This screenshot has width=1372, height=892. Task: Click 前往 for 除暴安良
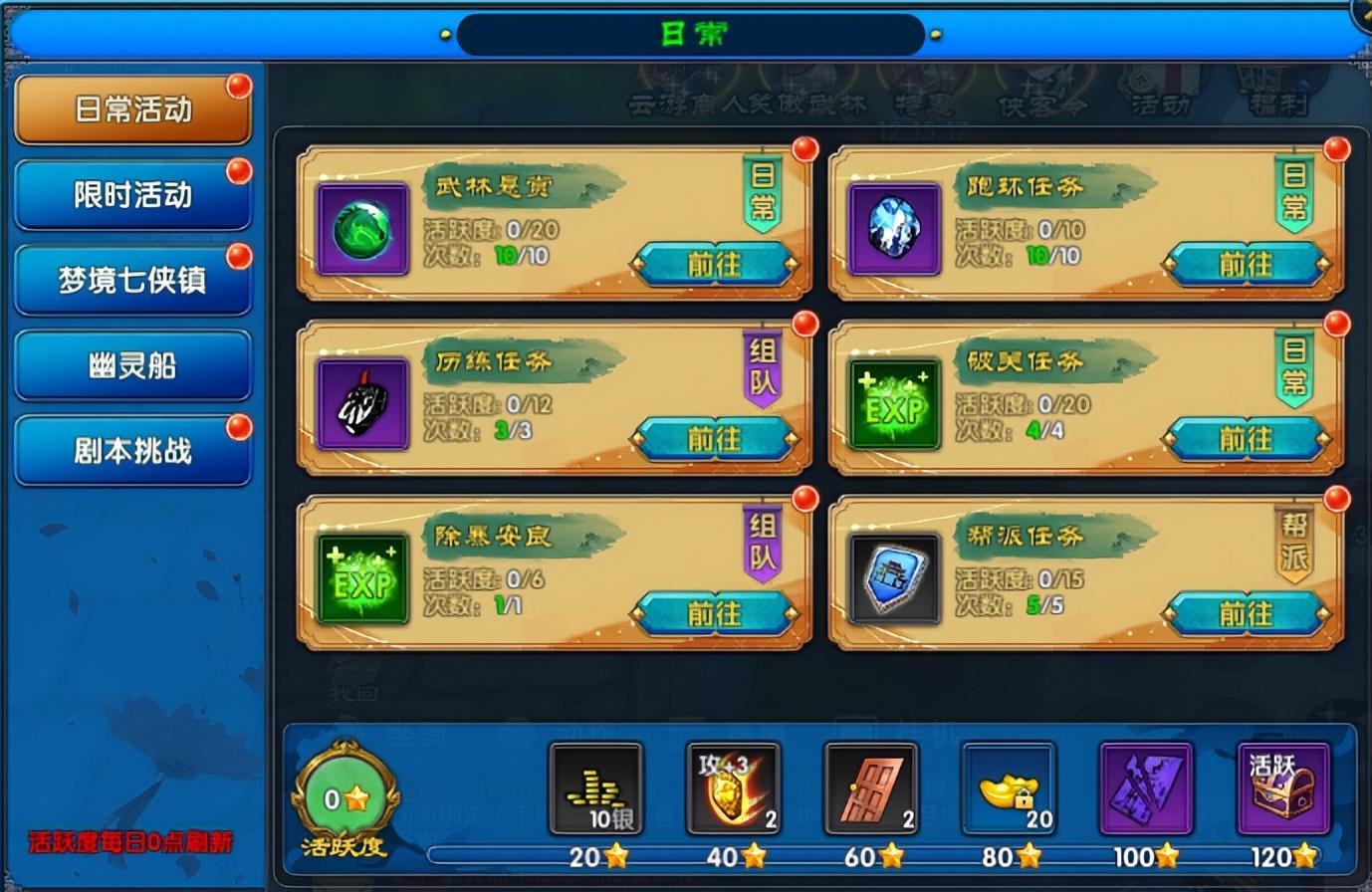click(716, 613)
